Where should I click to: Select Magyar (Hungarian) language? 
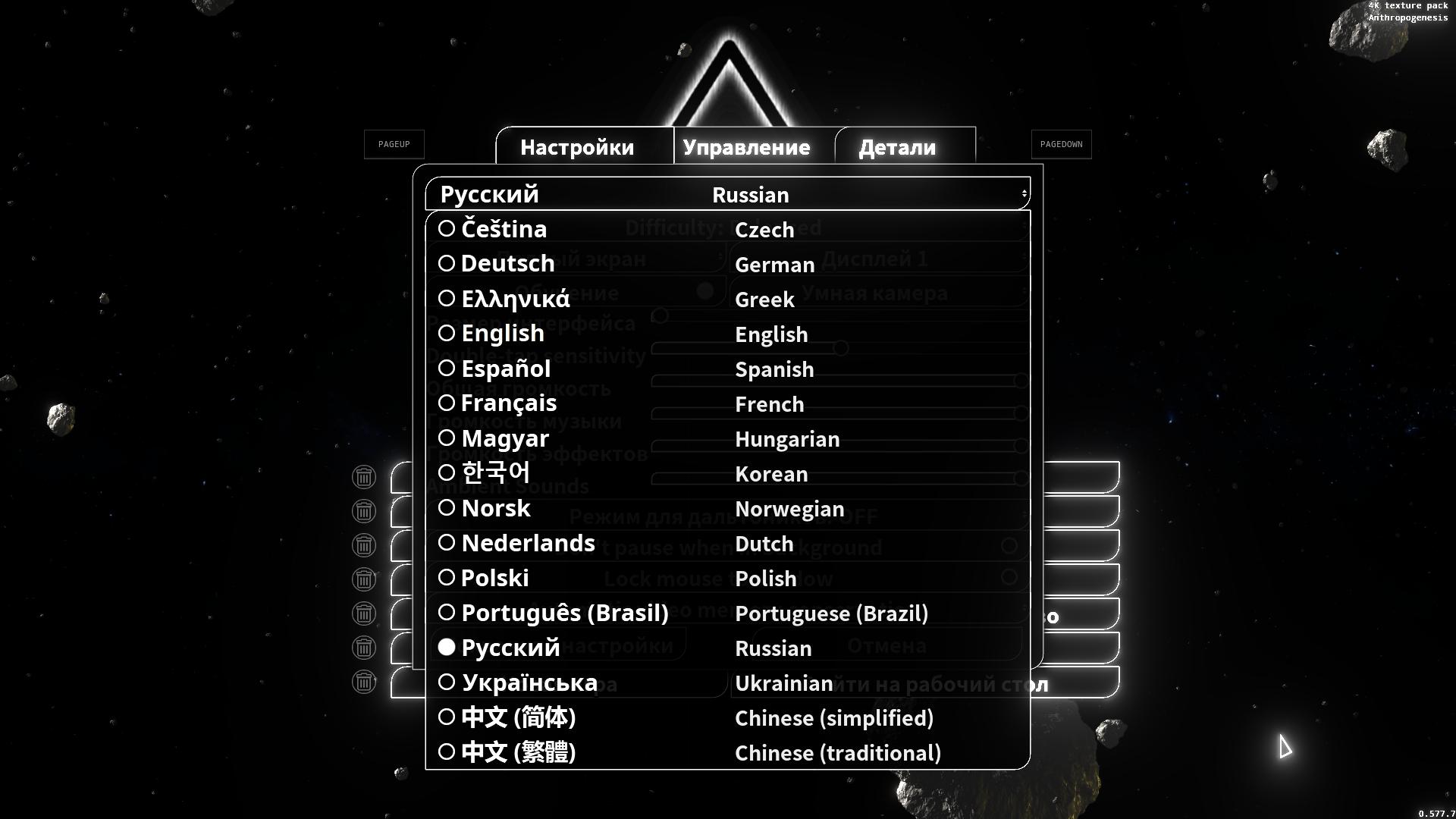coord(504,438)
